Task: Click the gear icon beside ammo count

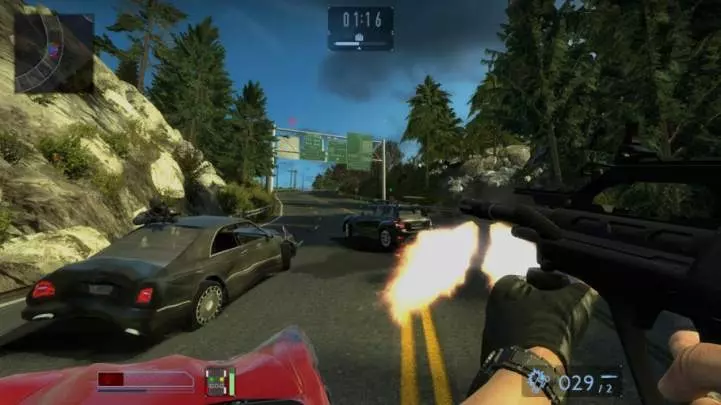Action: [x=538, y=380]
